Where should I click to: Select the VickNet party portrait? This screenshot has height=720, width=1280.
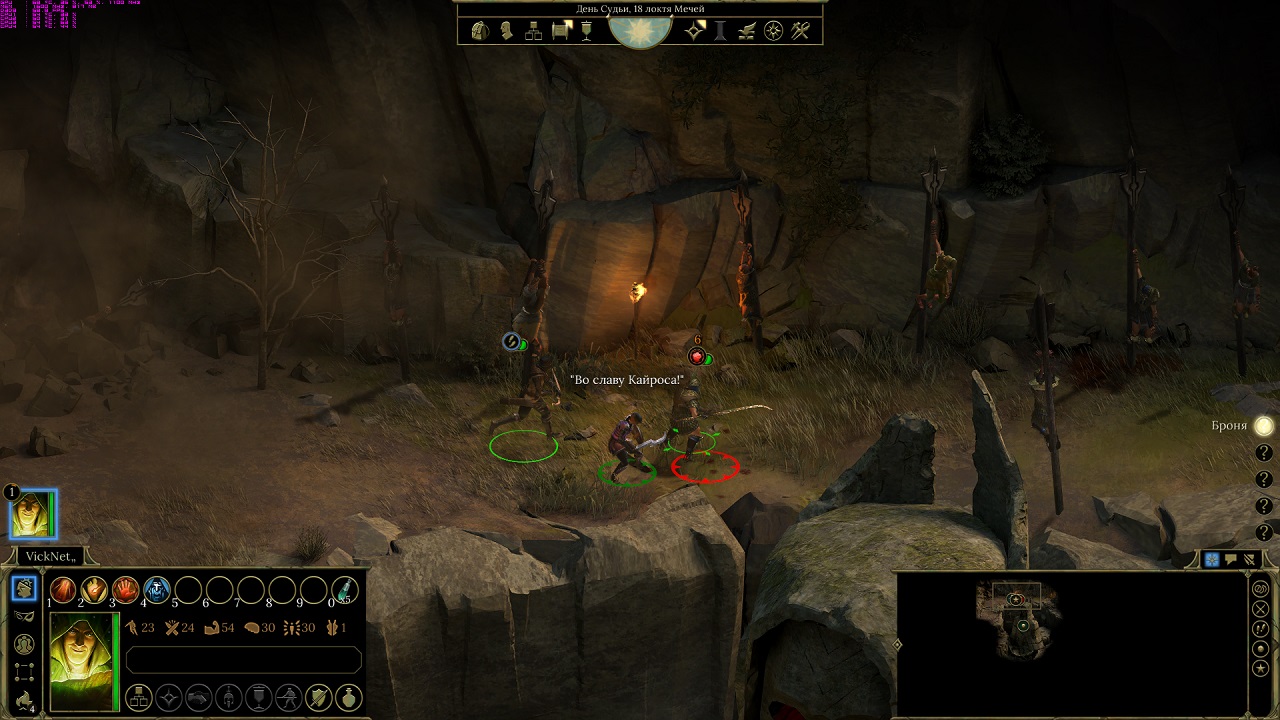point(33,515)
